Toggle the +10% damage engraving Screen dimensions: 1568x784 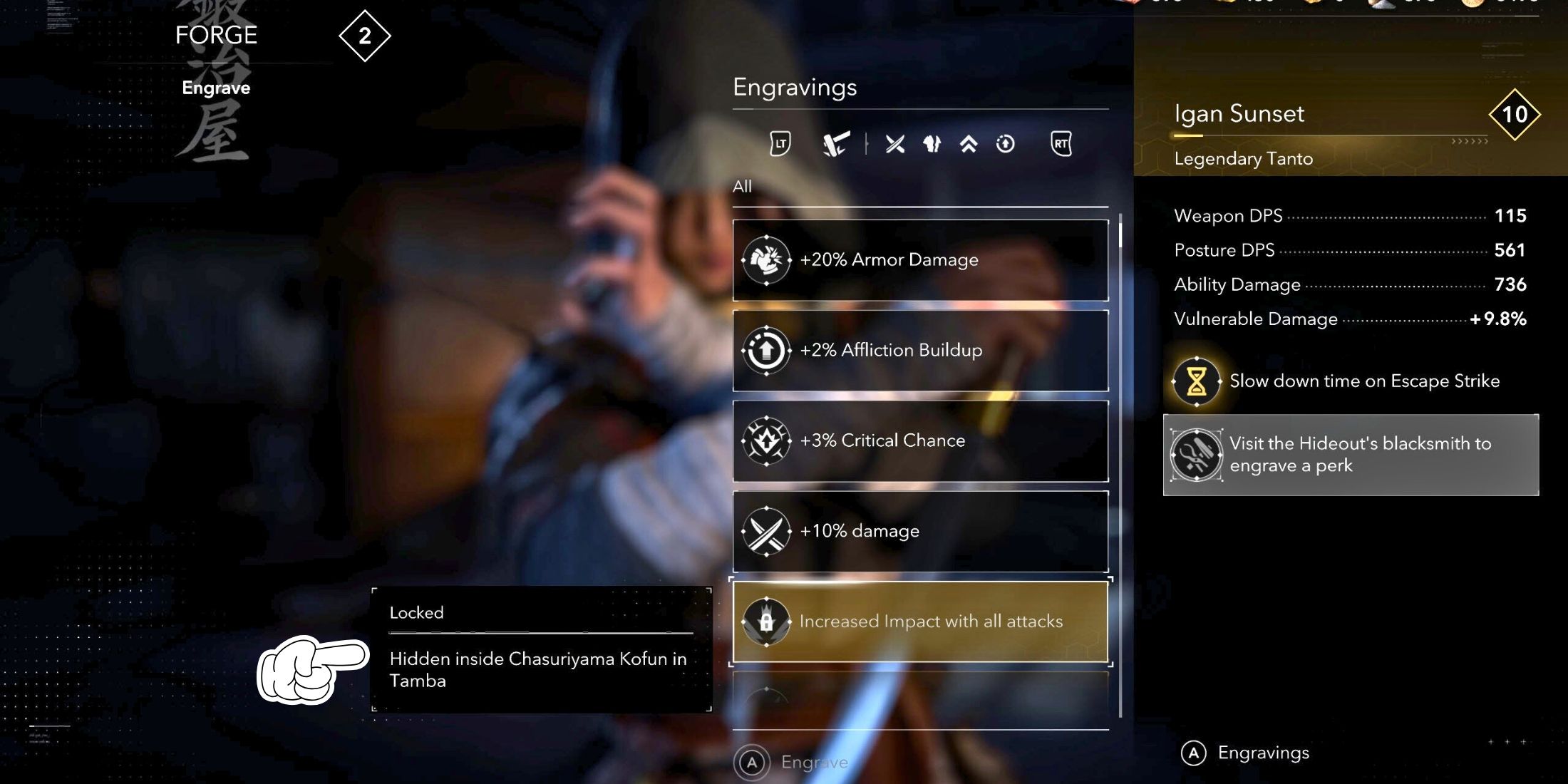(x=921, y=530)
